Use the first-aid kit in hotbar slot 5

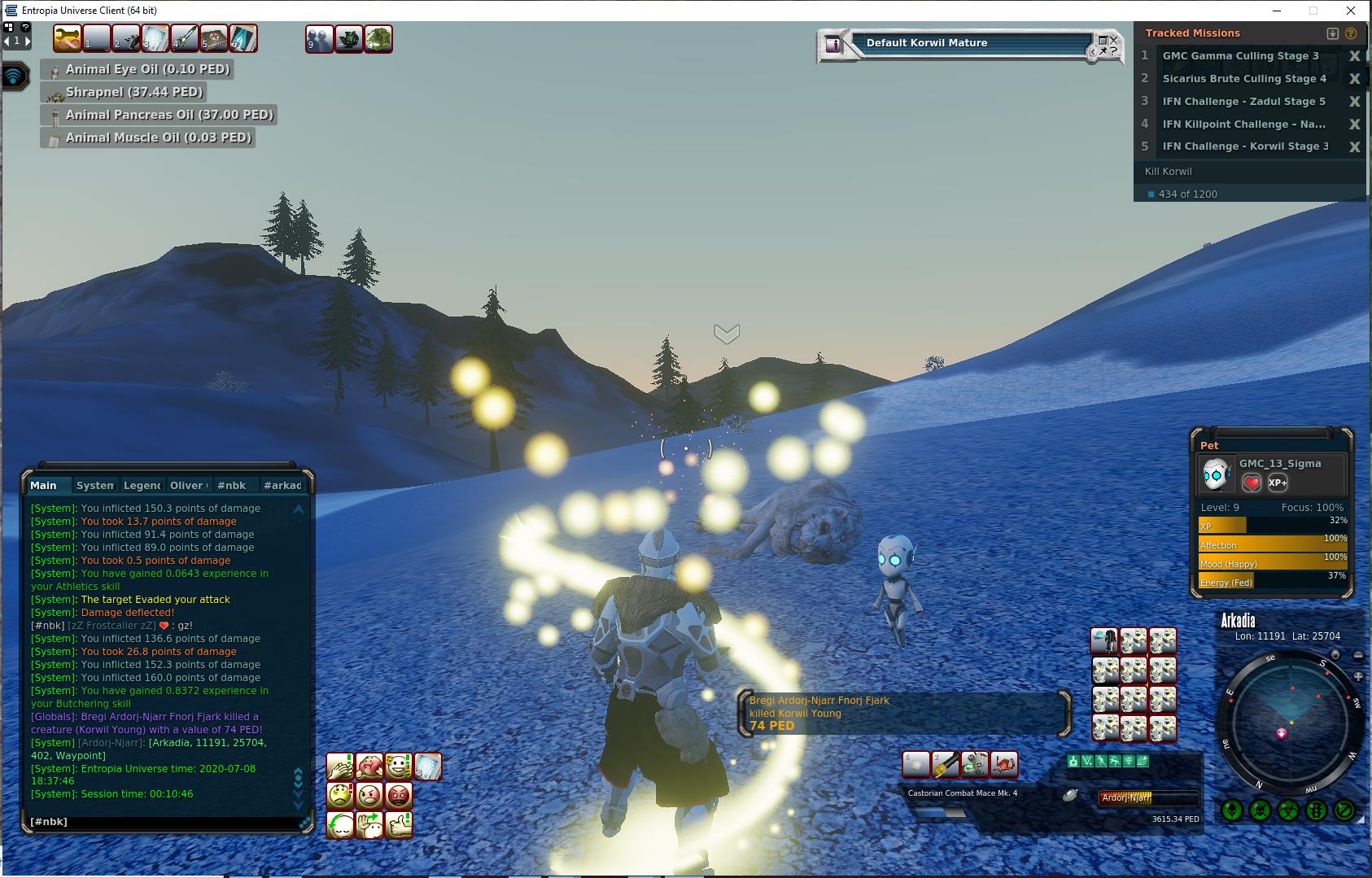click(214, 38)
